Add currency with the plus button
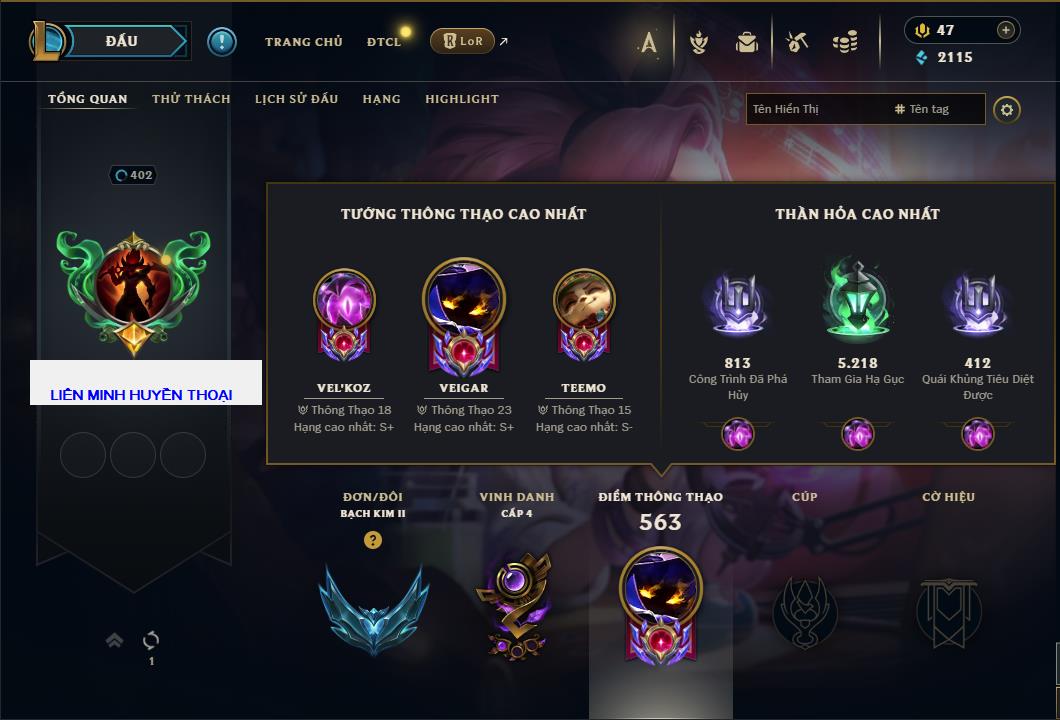This screenshot has height=720, width=1060. (1005, 30)
